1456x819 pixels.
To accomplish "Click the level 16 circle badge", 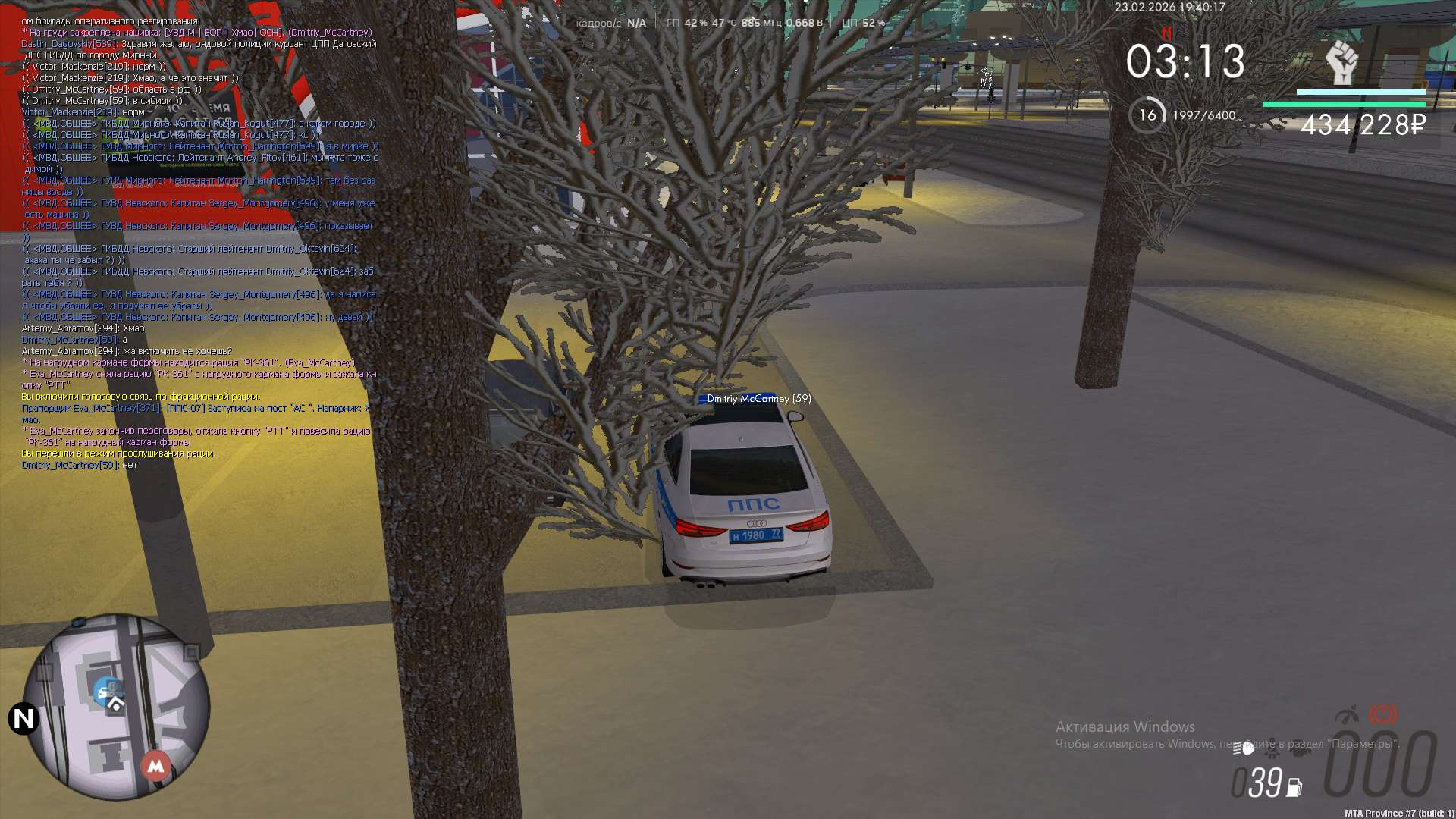I will pyautogui.click(x=1147, y=115).
